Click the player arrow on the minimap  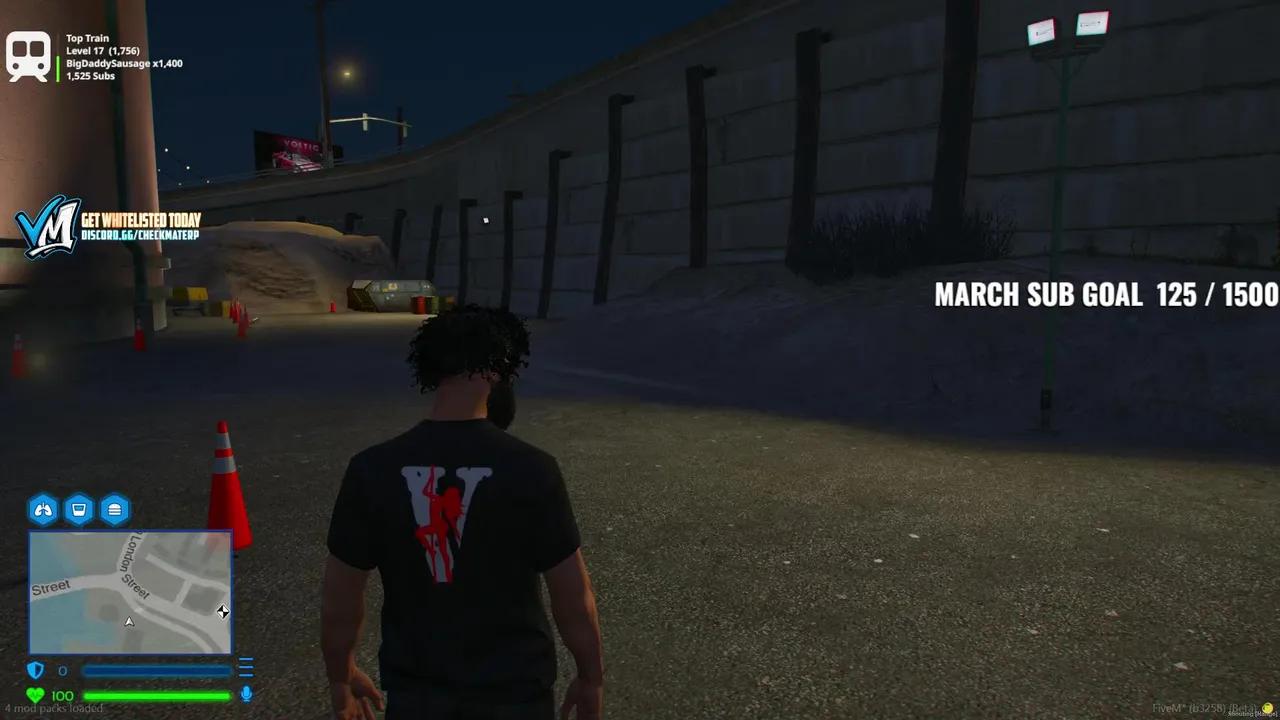(129, 621)
